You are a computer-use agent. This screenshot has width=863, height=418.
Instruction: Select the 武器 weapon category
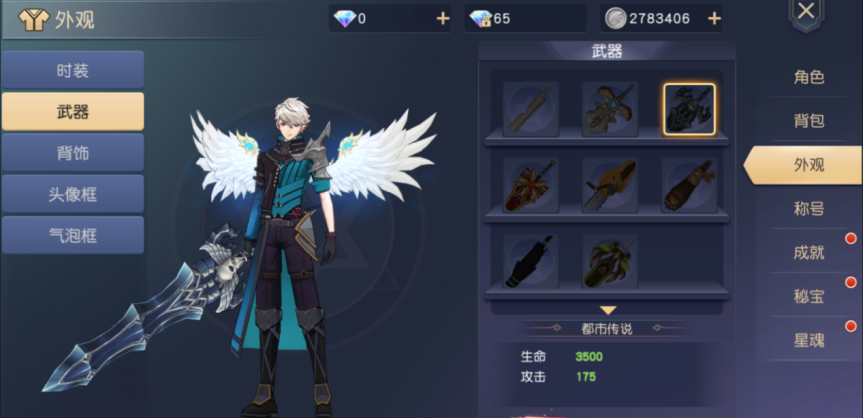pos(72,111)
